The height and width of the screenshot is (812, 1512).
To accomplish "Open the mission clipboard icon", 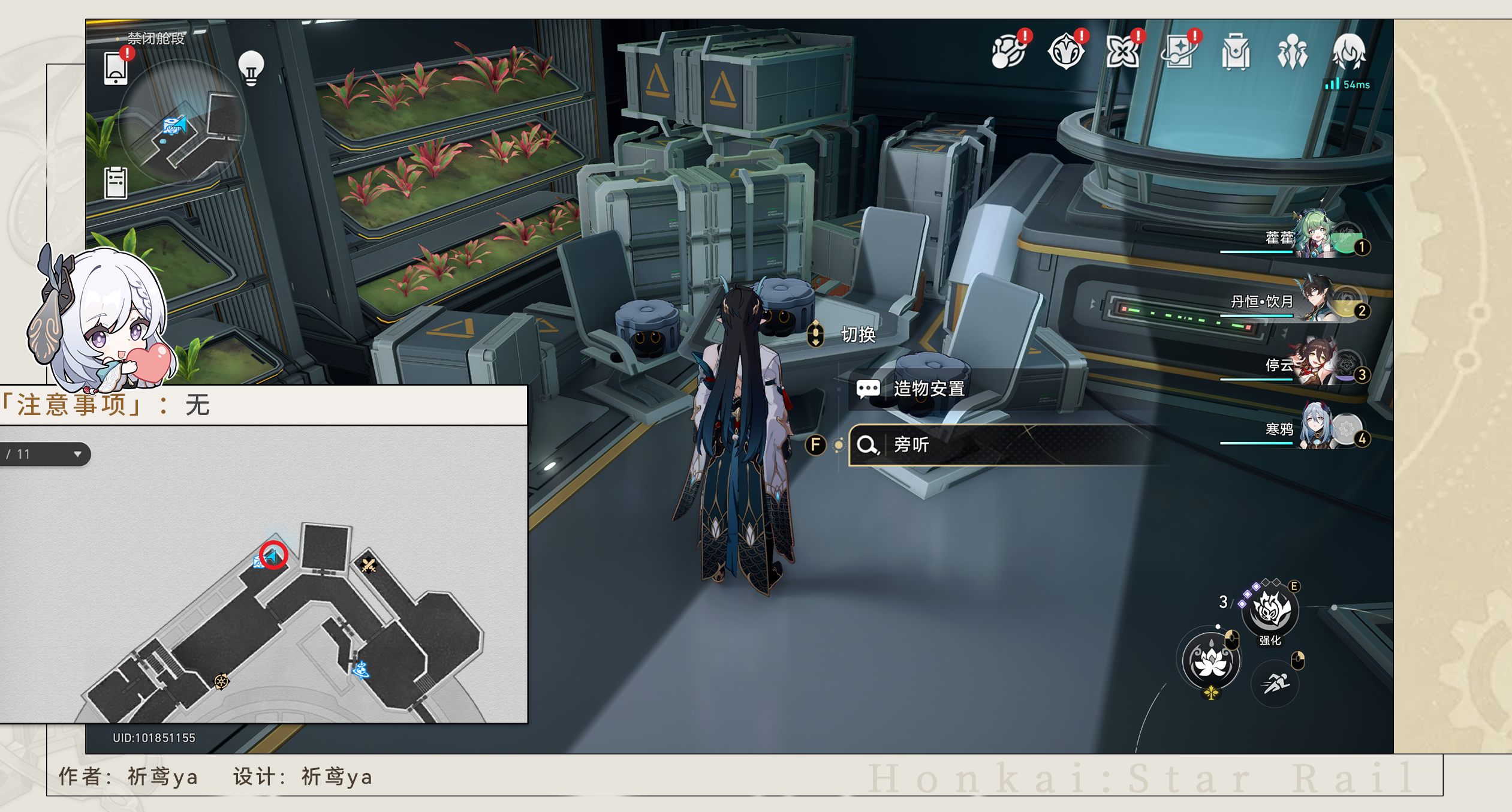I will (116, 182).
